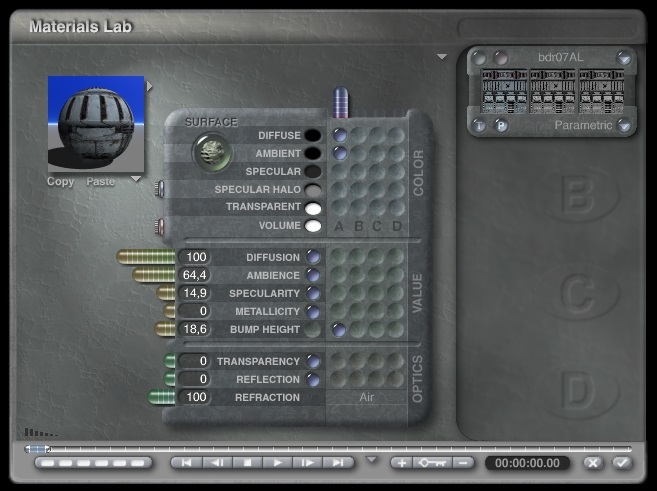Edit the Specularity value 14,9
This screenshot has height=491, width=657.
pos(196,294)
